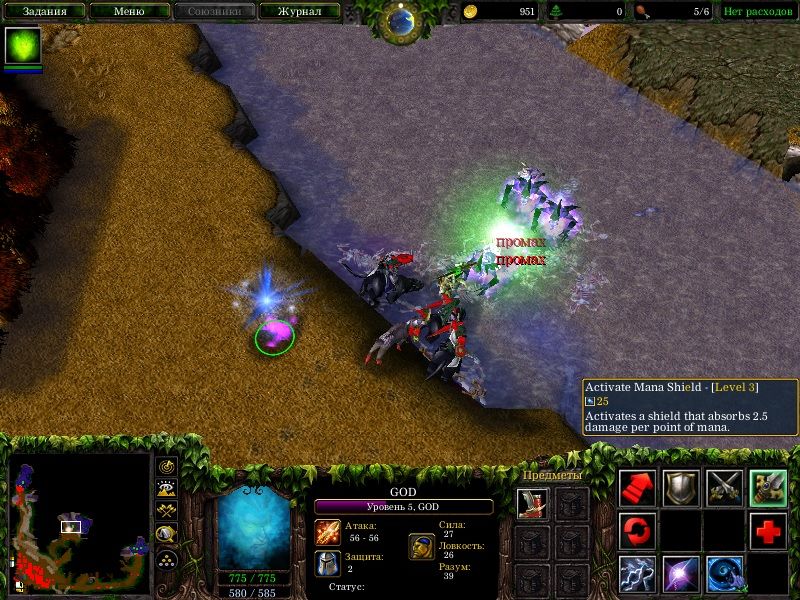Toggle minimap terrain display (eye icon)

[166, 489]
